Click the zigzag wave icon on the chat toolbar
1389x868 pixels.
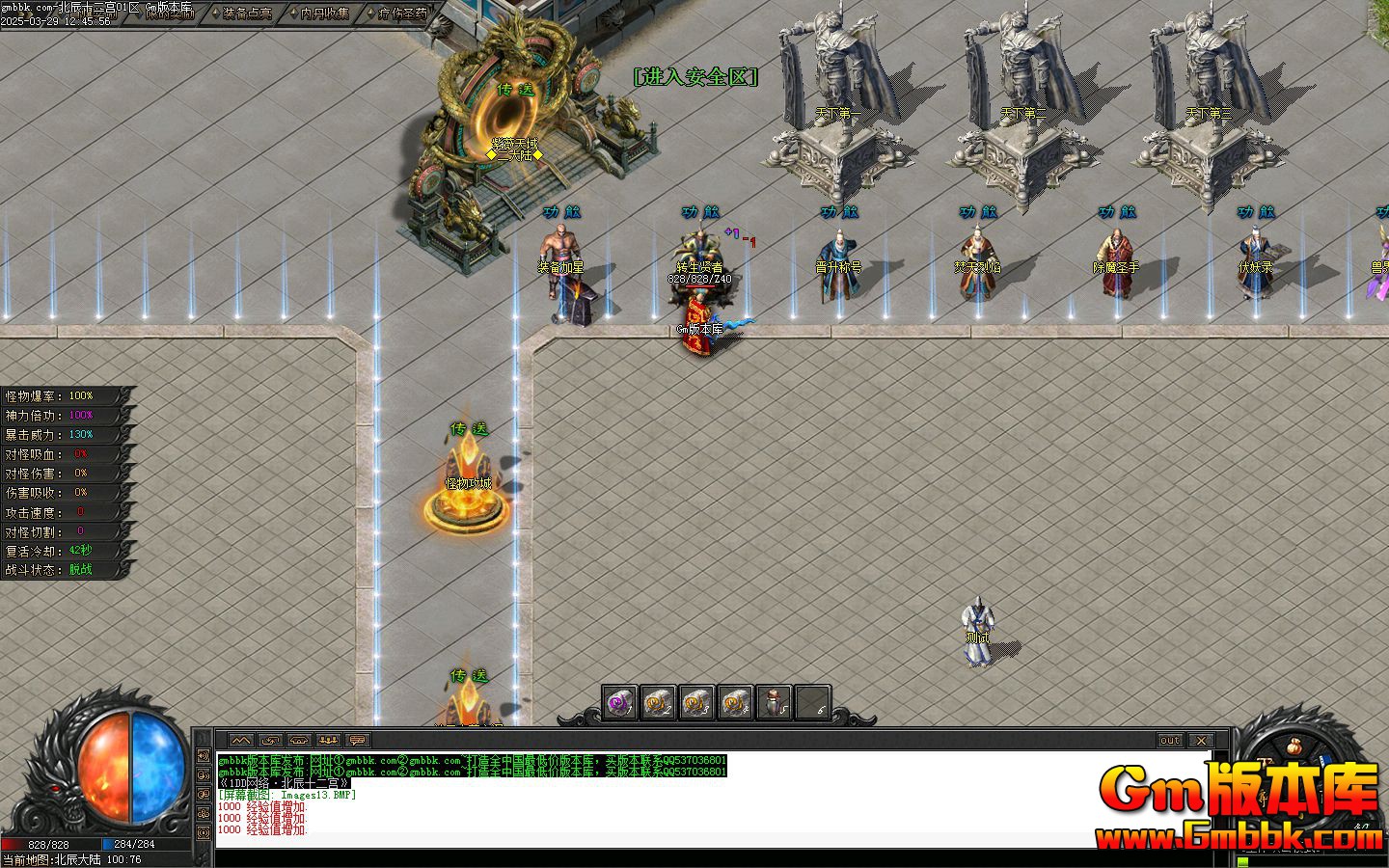tap(241, 741)
